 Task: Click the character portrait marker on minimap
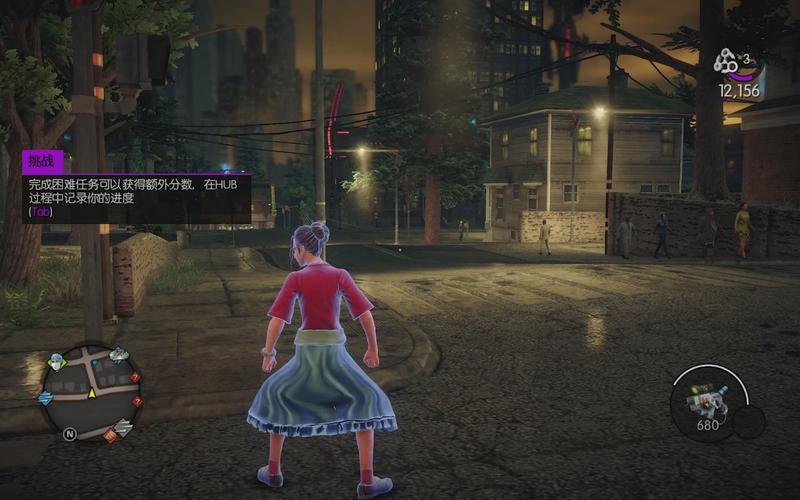(x=56, y=363)
